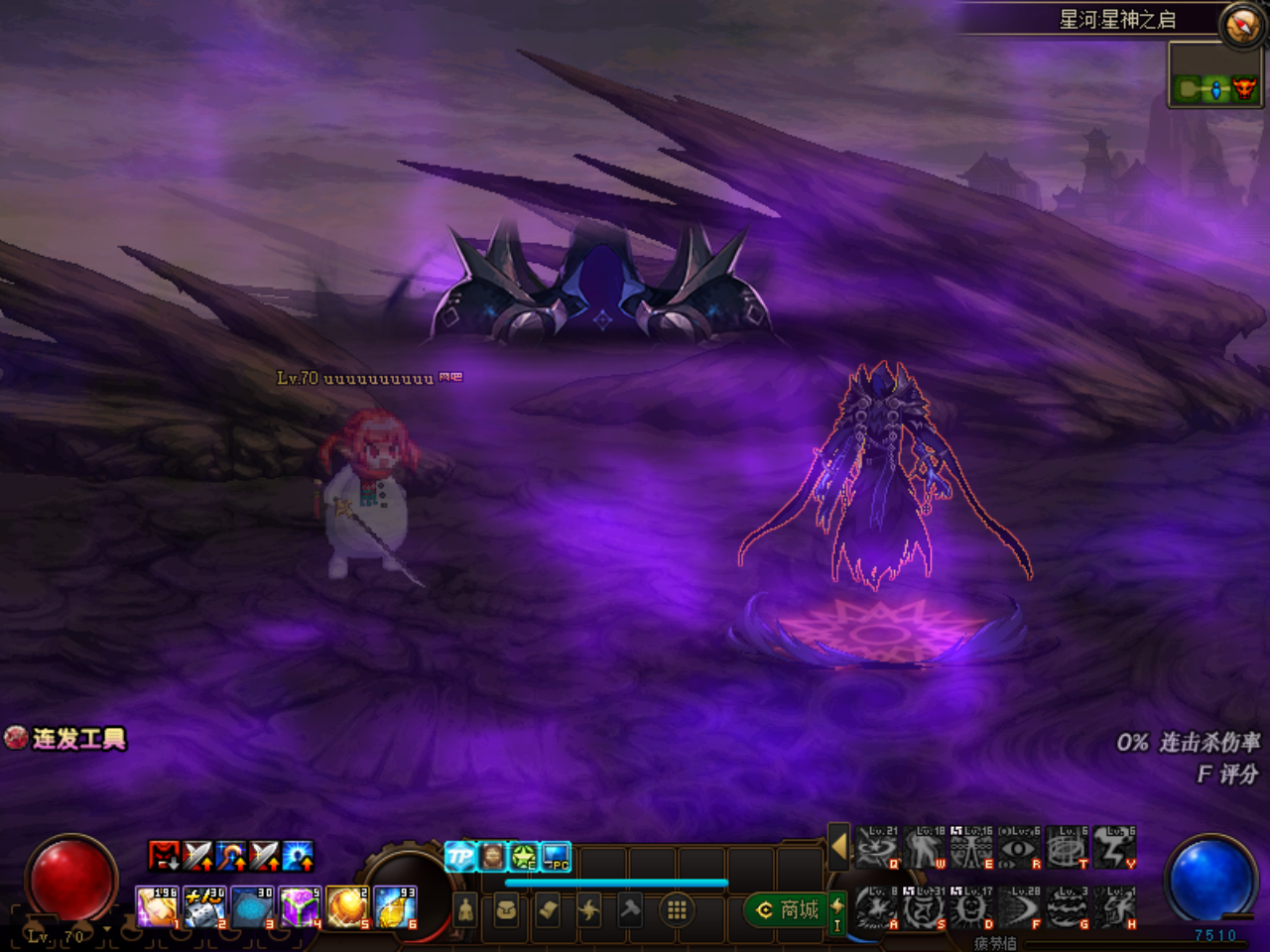Select the boss room on the dungeon minimap
1270x952 pixels.
[x=1243, y=89]
